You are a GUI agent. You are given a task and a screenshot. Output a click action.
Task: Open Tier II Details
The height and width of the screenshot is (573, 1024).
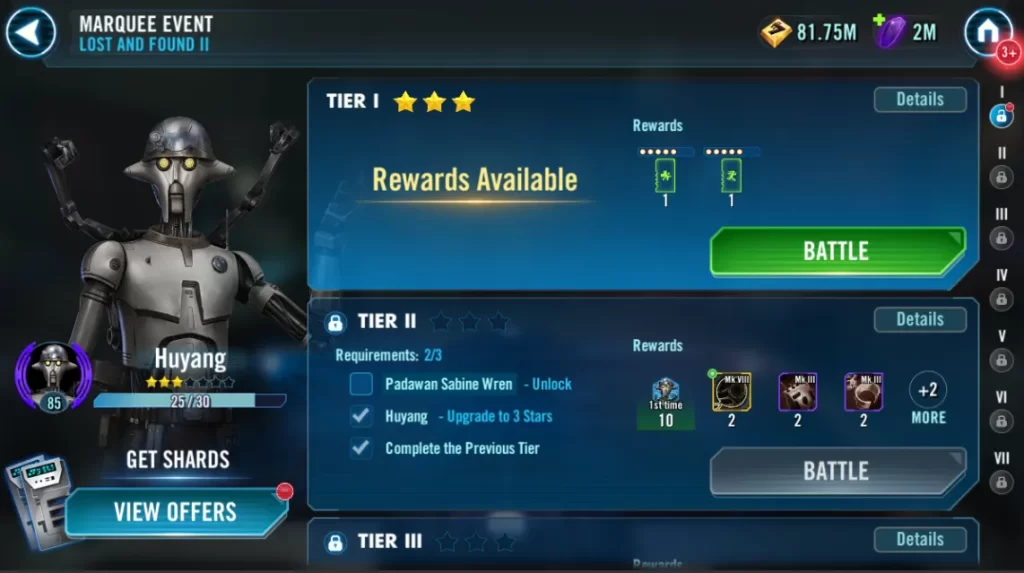pyautogui.click(x=919, y=319)
